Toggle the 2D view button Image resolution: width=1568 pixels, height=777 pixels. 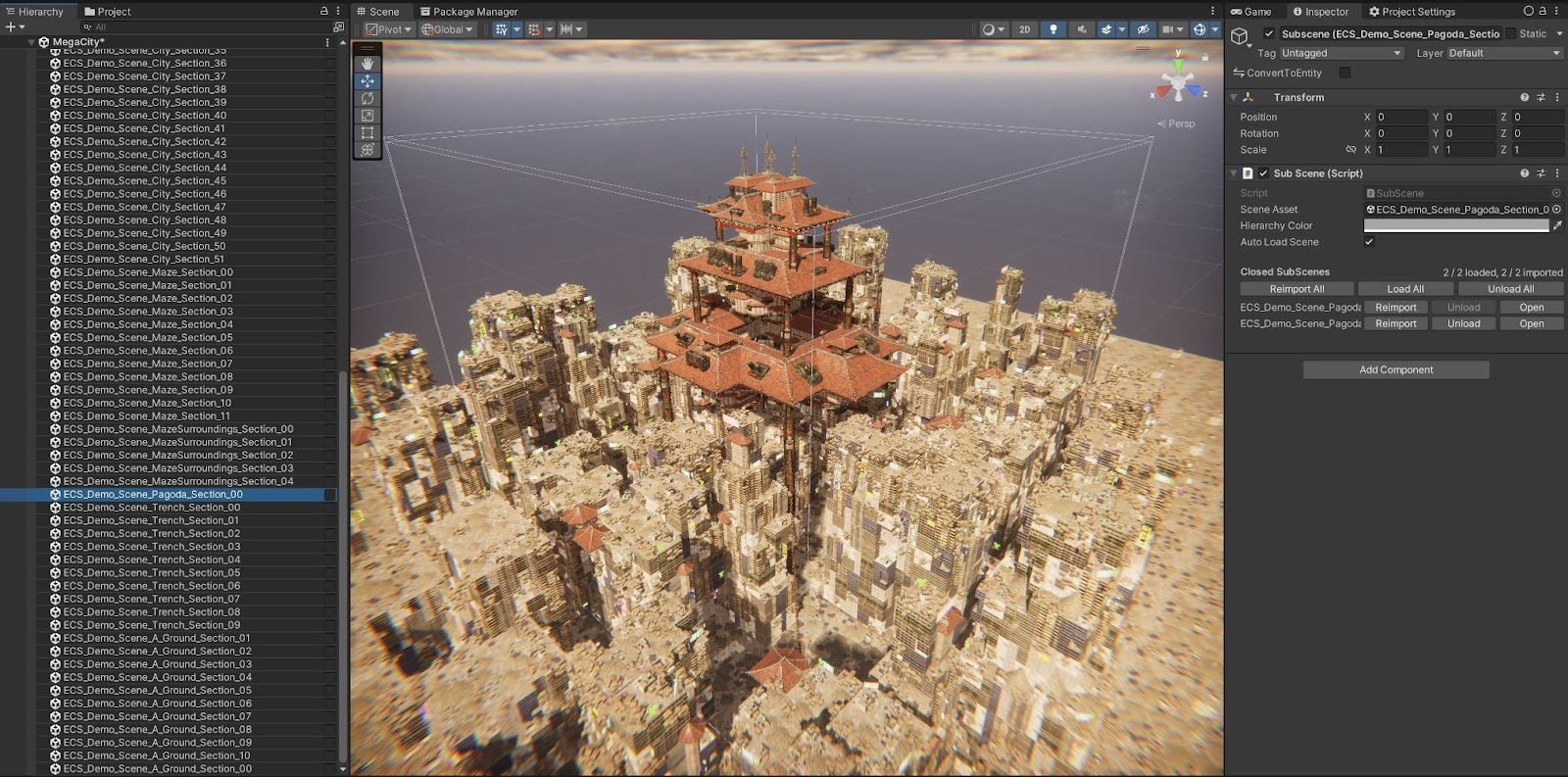[x=1024, y=29]
